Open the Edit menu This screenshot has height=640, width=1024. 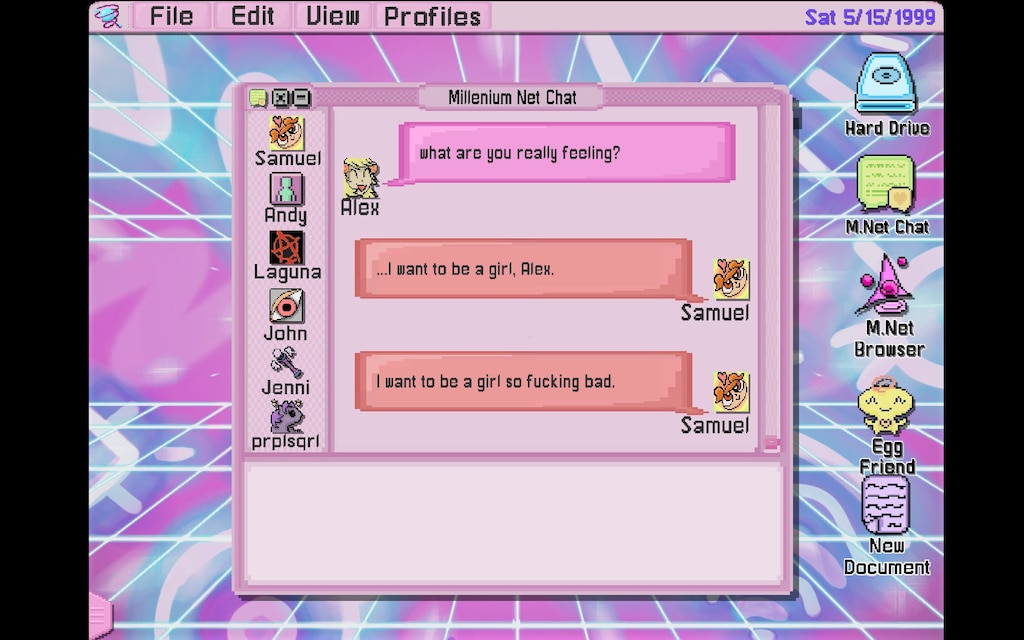point(252,16)
